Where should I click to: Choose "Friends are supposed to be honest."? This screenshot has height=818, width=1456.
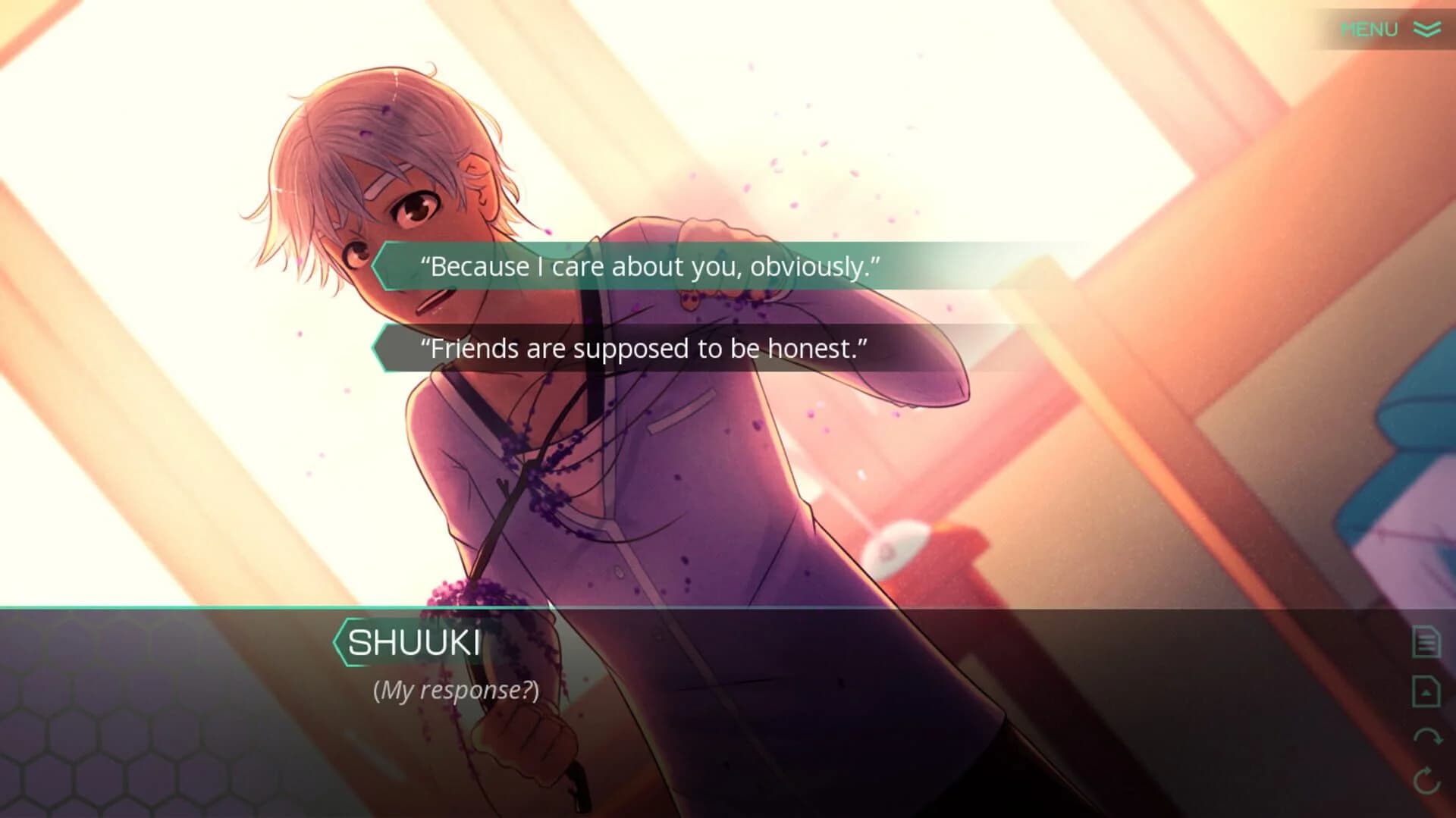[x=645, y=349]
